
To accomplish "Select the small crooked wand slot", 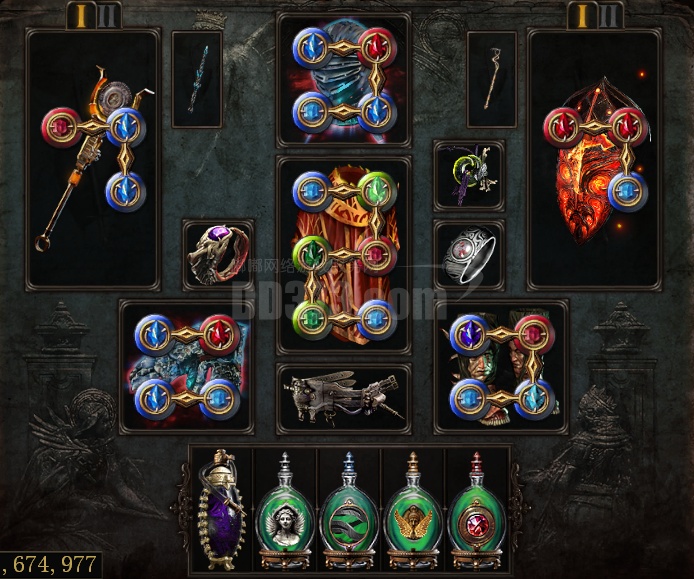I will 492,79.
